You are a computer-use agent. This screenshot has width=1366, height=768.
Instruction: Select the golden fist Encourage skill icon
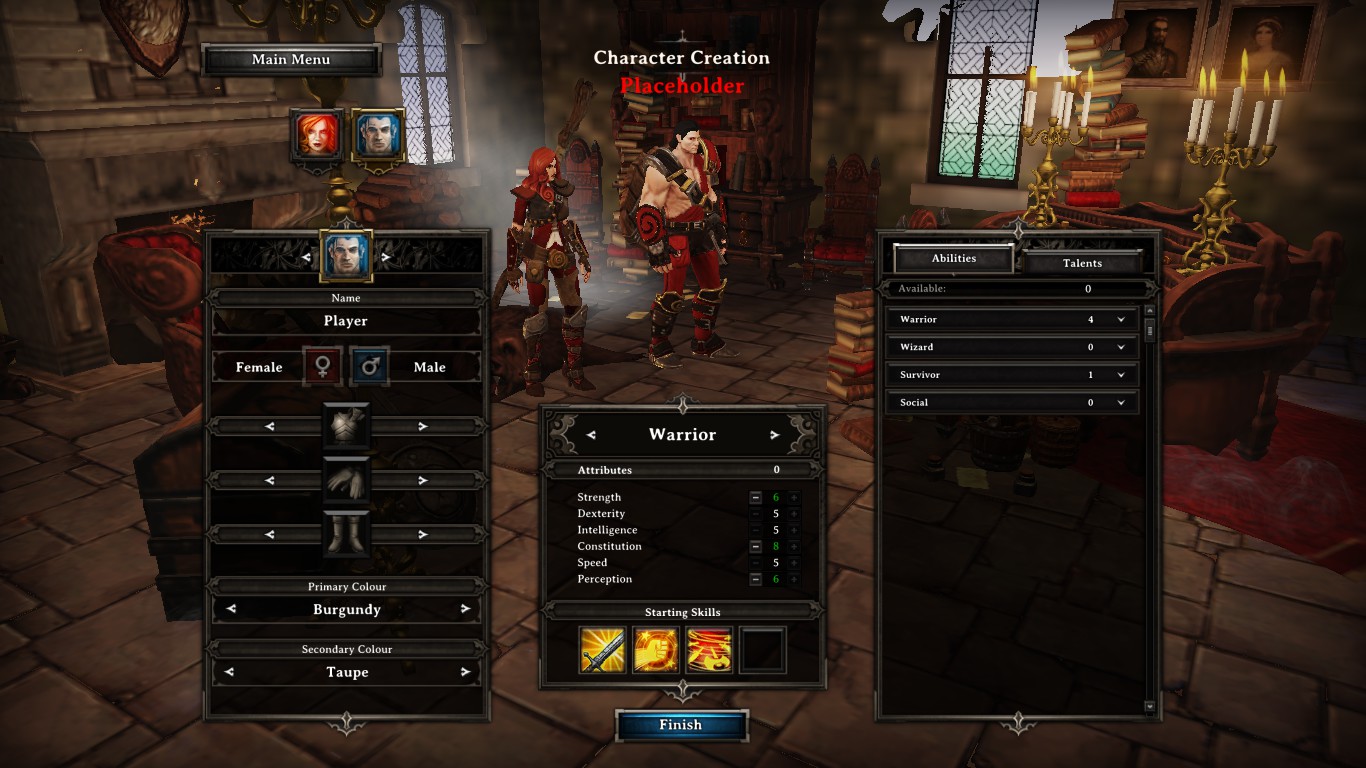656,649
